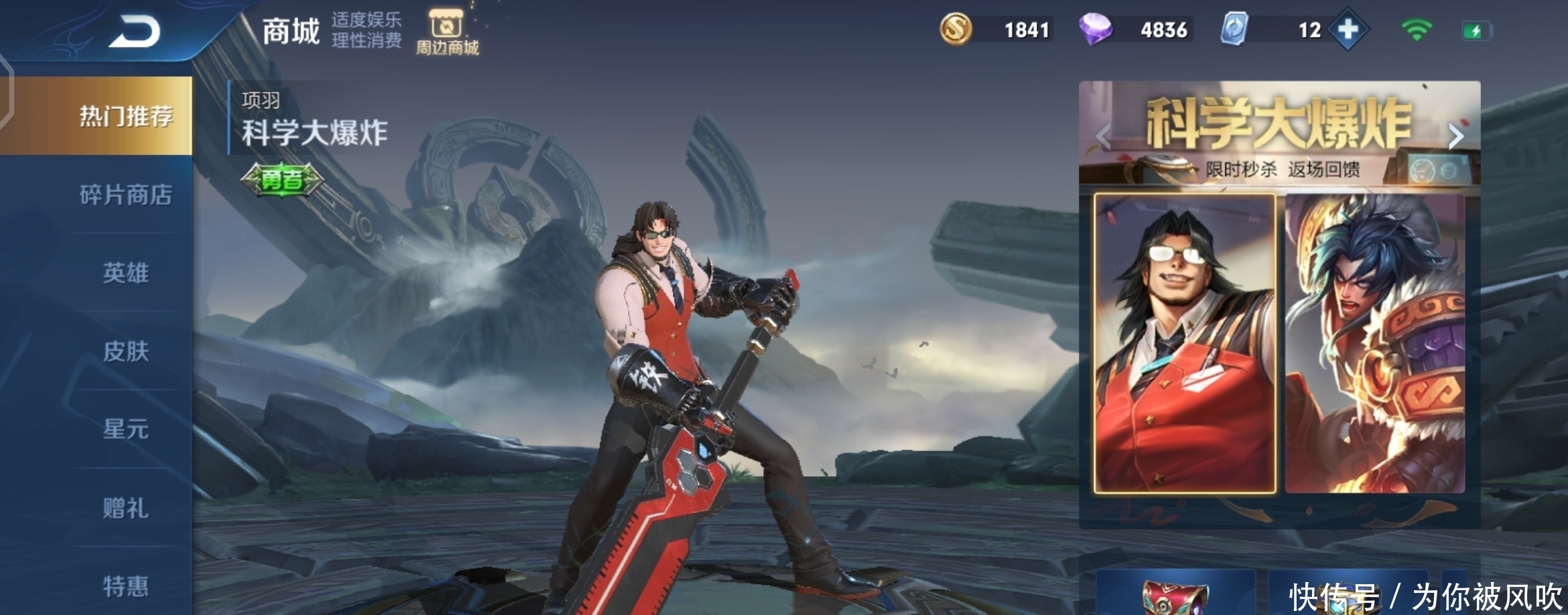Open the 碎片商店 category
The image size is (1568, 615).
pyautogui.click(x=125, y=195)
